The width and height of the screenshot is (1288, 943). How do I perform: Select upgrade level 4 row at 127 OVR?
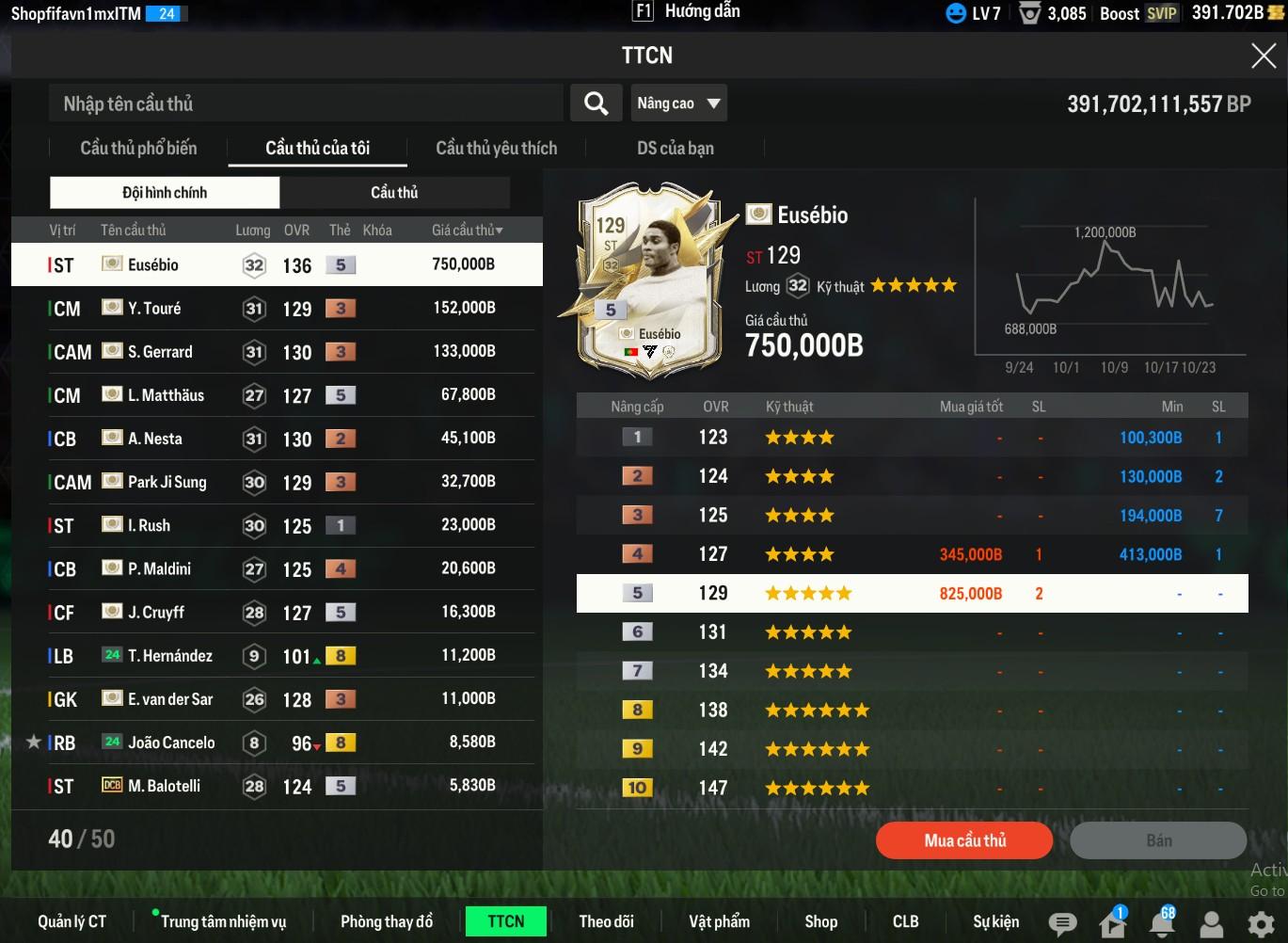coord(911,554)
